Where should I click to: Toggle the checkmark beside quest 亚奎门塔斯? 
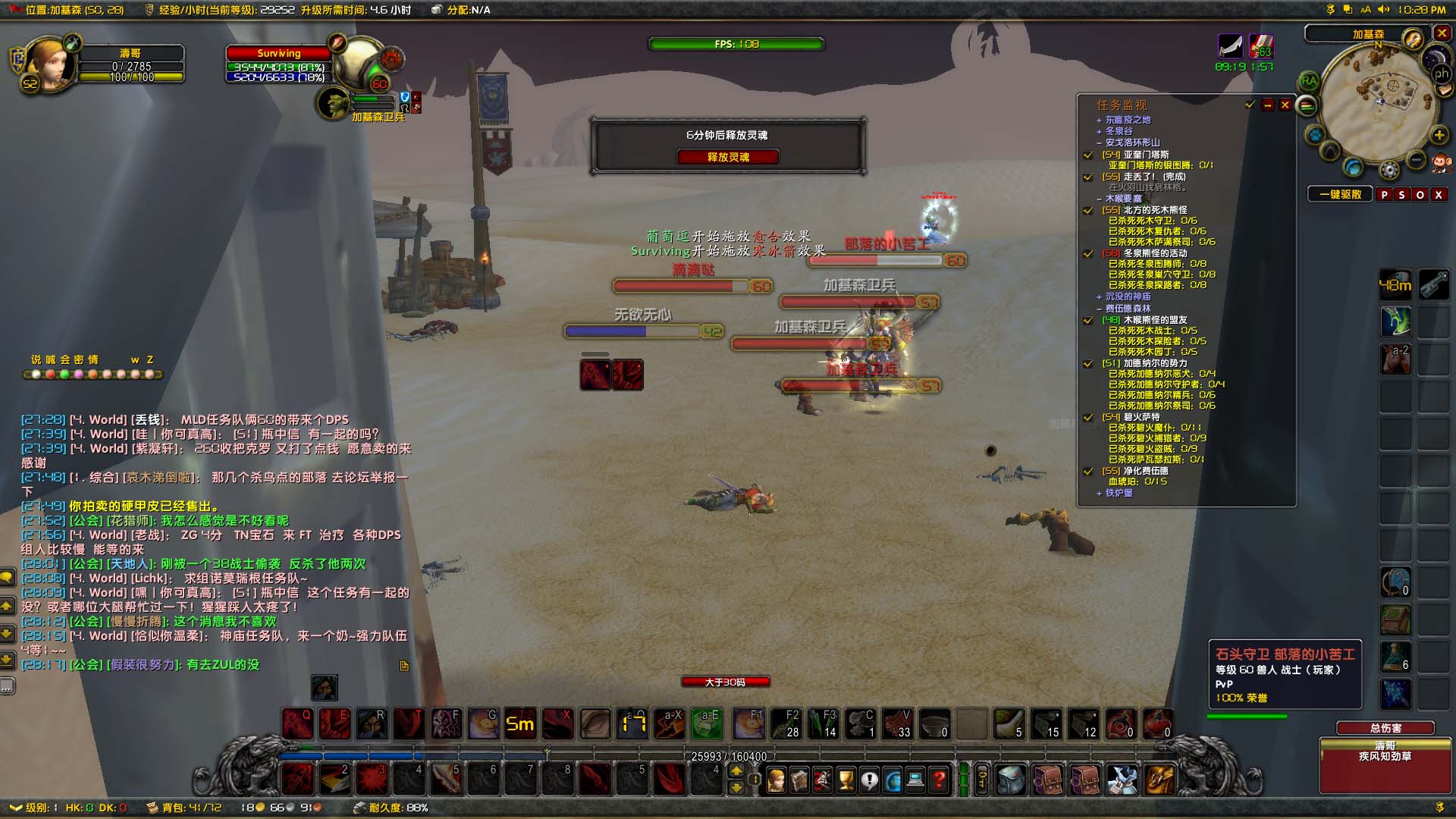pyautogui.click(x=1089, y=155)
